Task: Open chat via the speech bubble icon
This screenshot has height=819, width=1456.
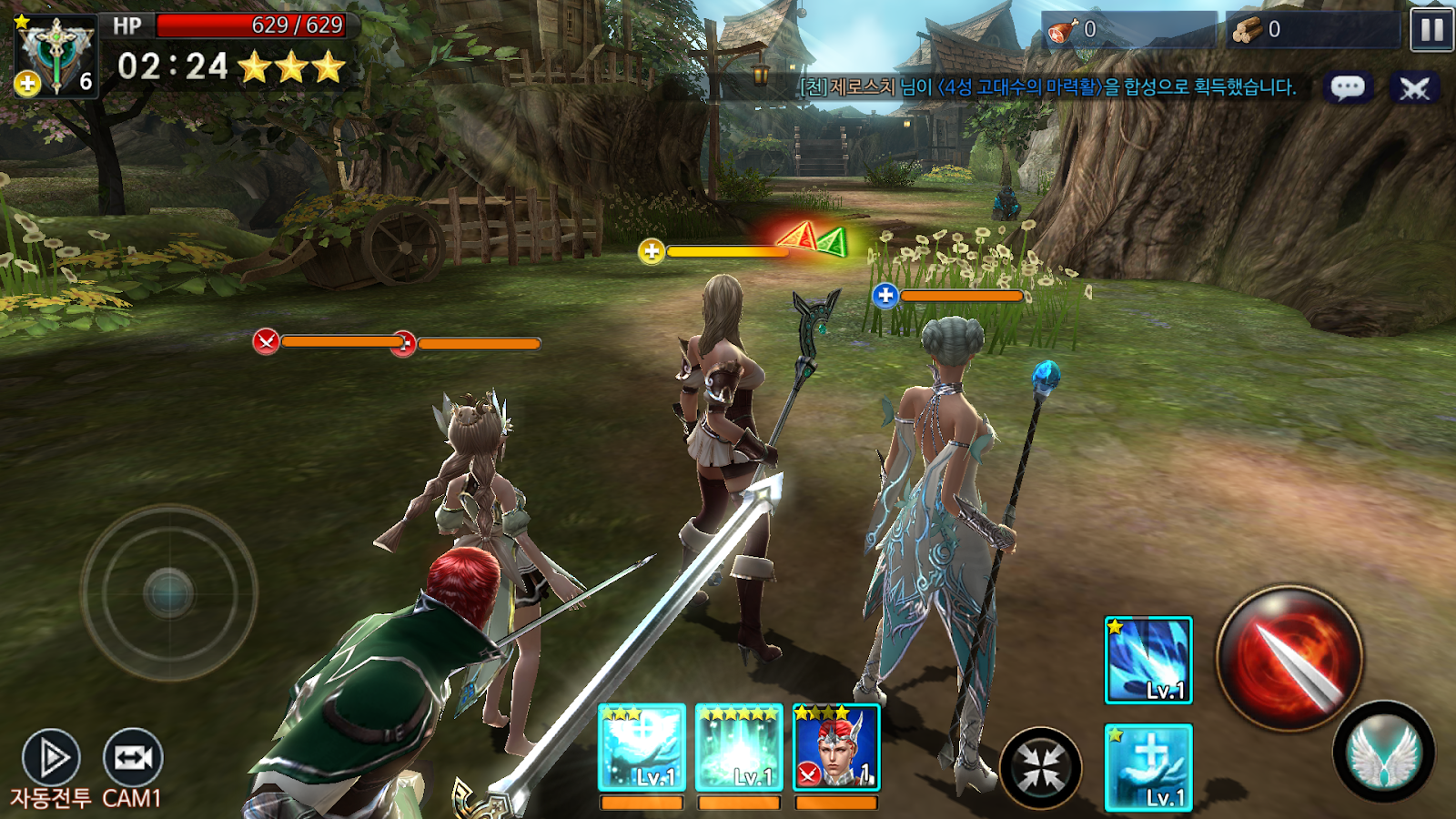Action: [x=1350, y=86]
